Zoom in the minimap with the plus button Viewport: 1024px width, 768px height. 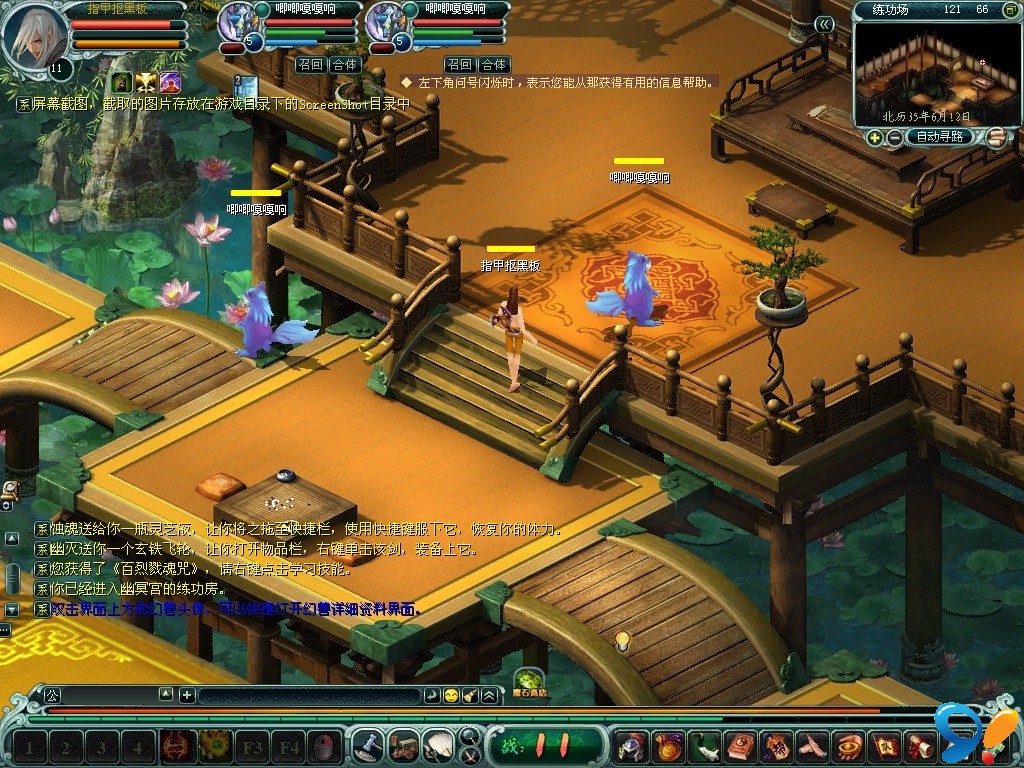875,137
